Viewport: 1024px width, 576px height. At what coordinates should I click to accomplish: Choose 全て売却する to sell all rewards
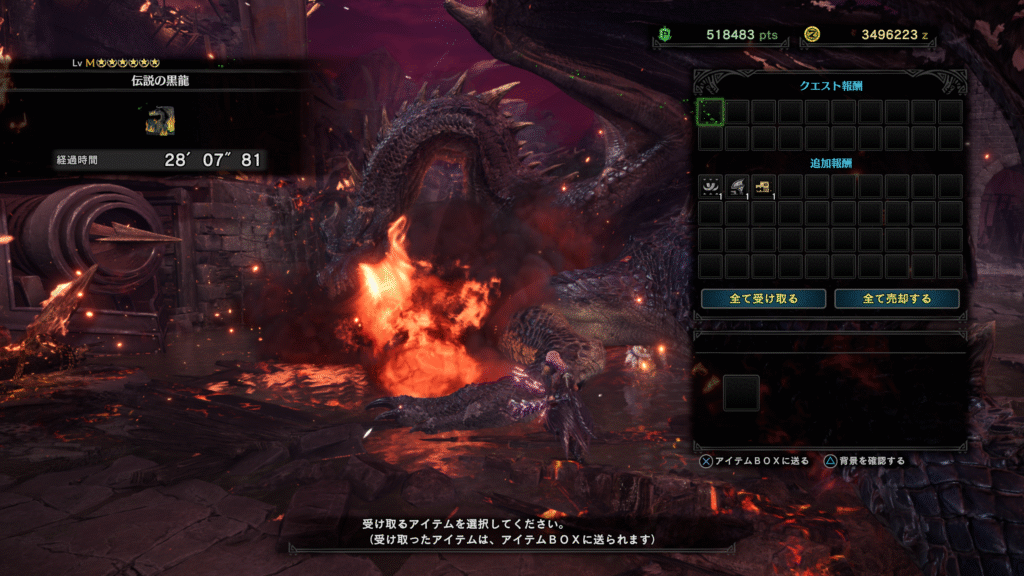pyautogui.click(x=897, y=298)
